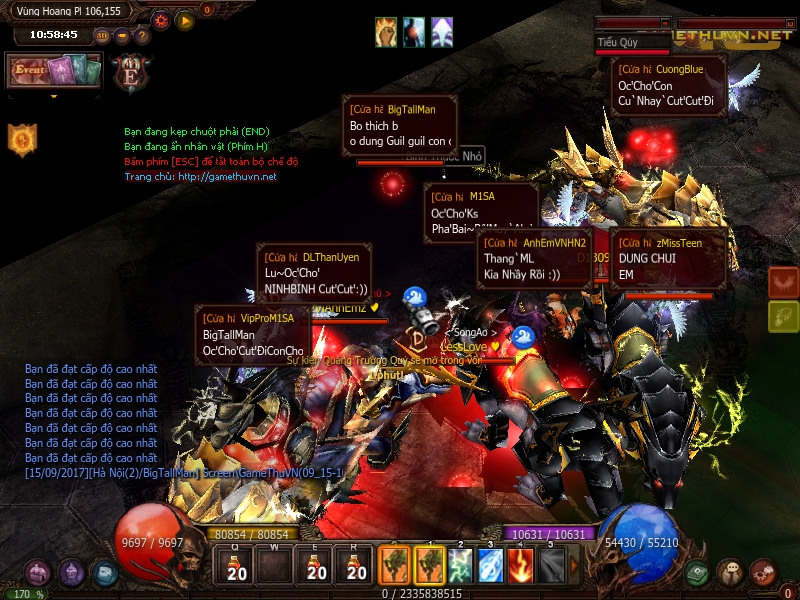Image resolution: width=800 pixels, height=600 pixels.
Task: Click the yellow play arrow button
Action: point(185,20)
